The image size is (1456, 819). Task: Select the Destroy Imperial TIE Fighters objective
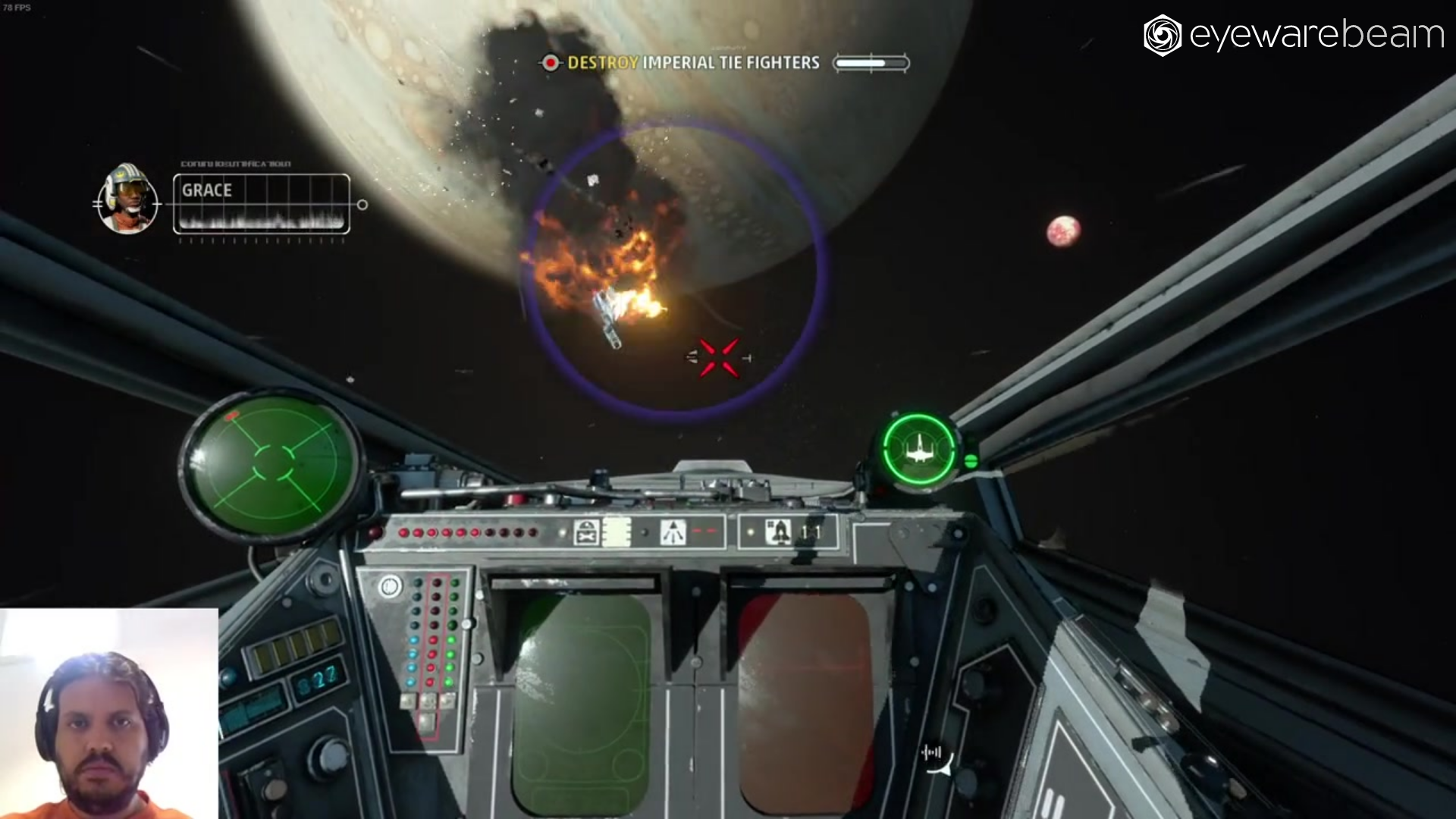[x=692, y=63]
